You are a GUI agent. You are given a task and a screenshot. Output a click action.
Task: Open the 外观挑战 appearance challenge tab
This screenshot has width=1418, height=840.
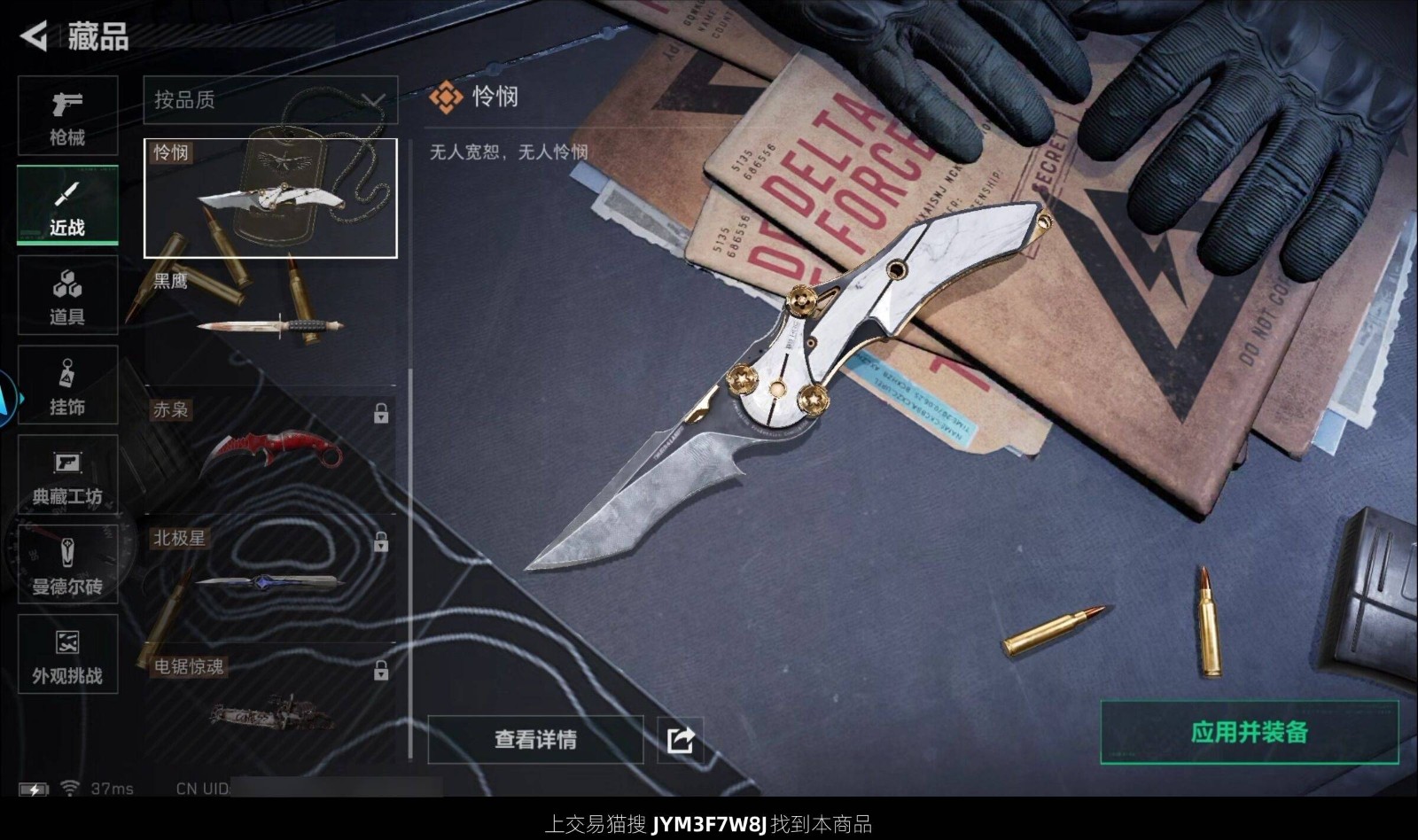[67, 655]
